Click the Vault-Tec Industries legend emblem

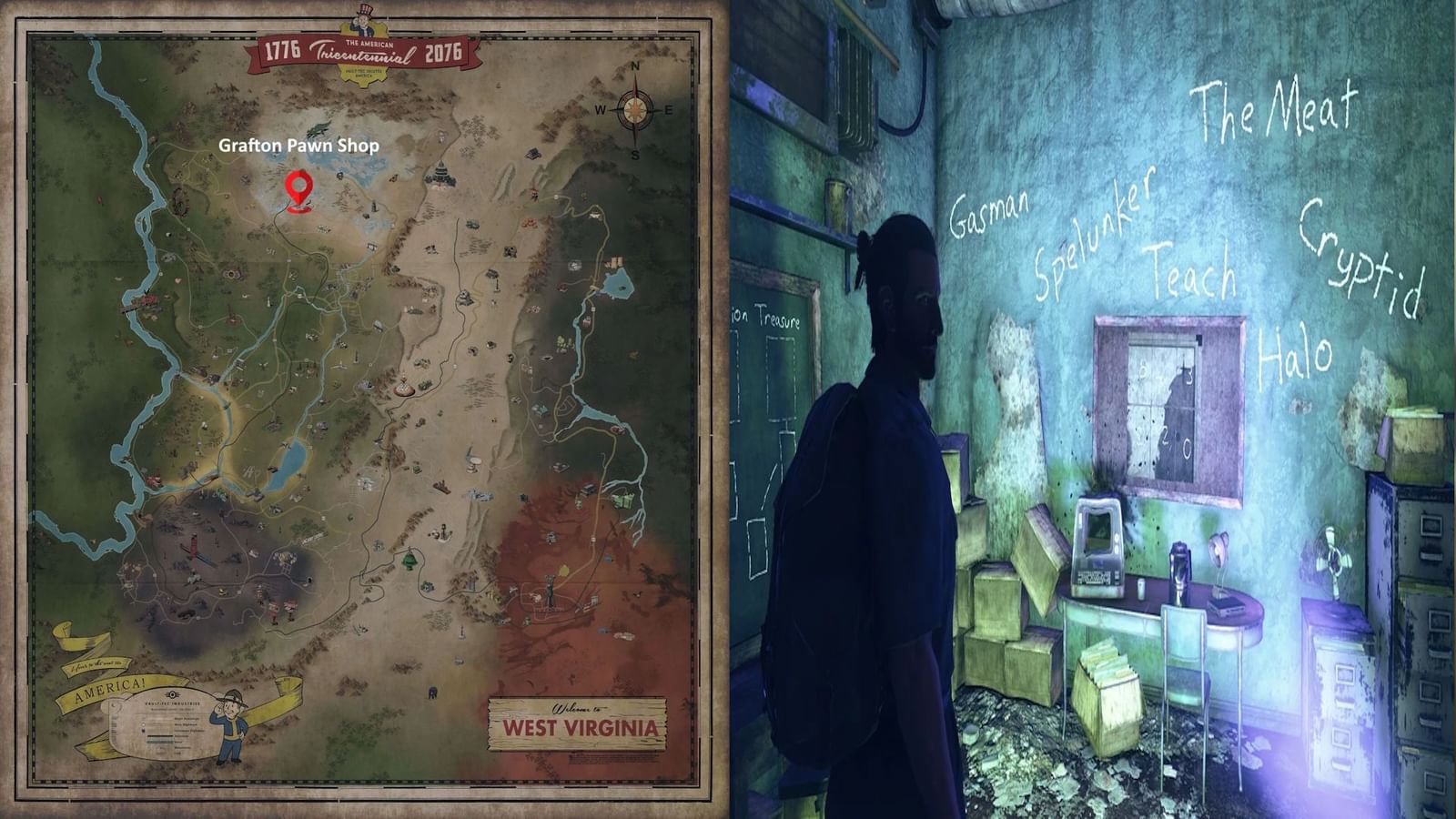[173, 694]
